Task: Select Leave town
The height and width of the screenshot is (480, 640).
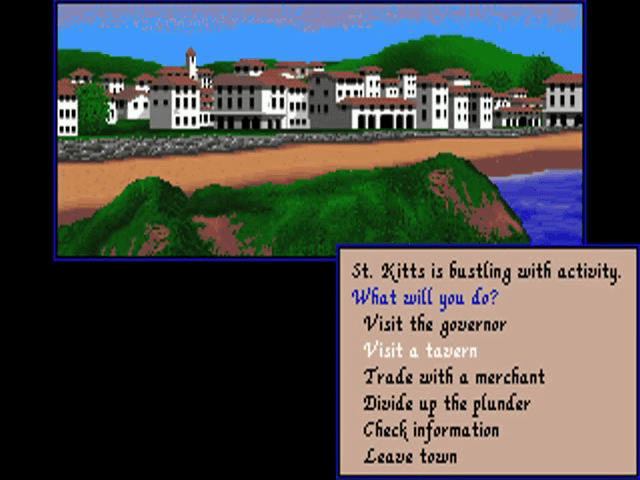Action: [x=410, y=457]
